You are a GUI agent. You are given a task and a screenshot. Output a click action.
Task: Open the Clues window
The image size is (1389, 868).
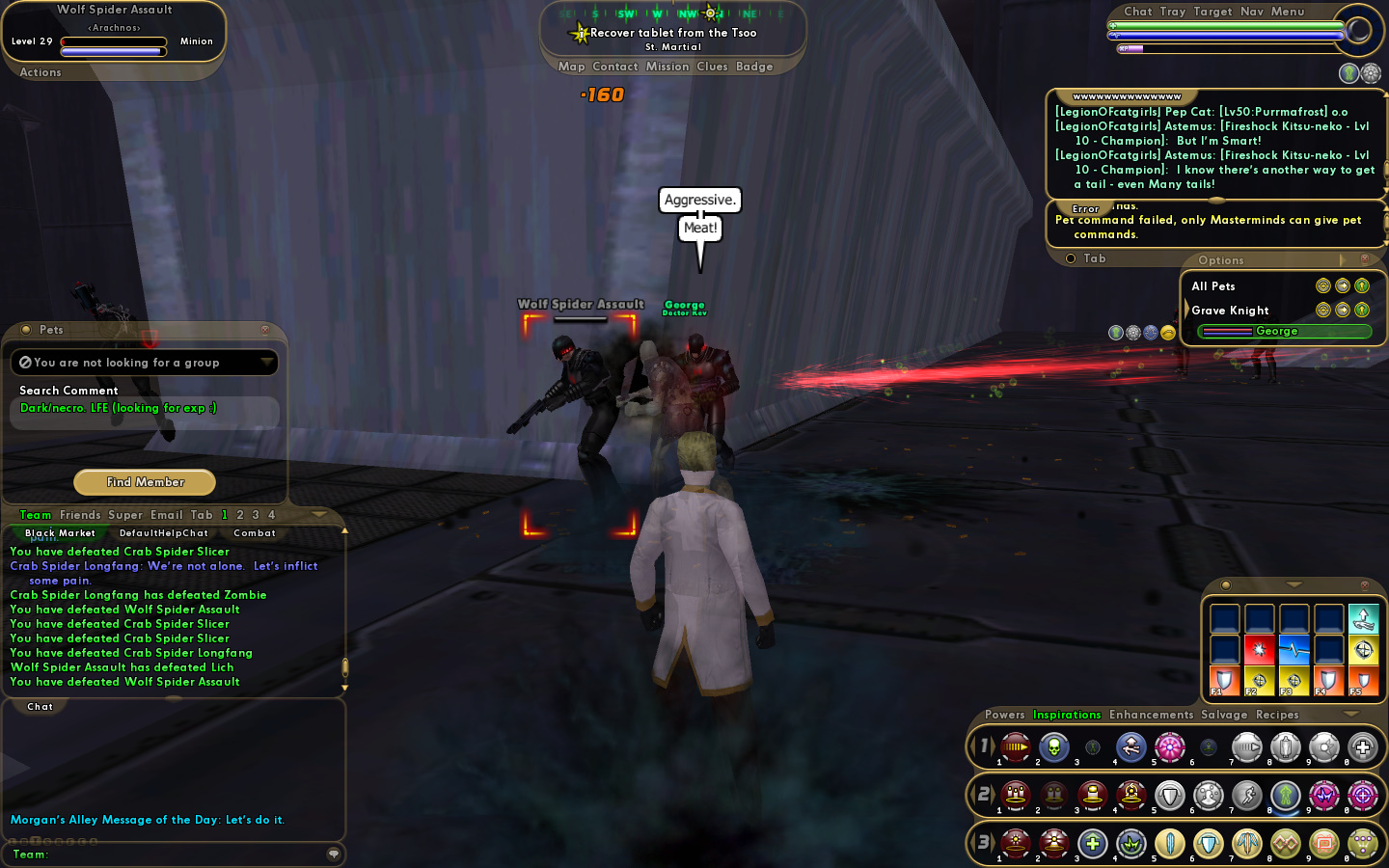[x=712, y=67]
